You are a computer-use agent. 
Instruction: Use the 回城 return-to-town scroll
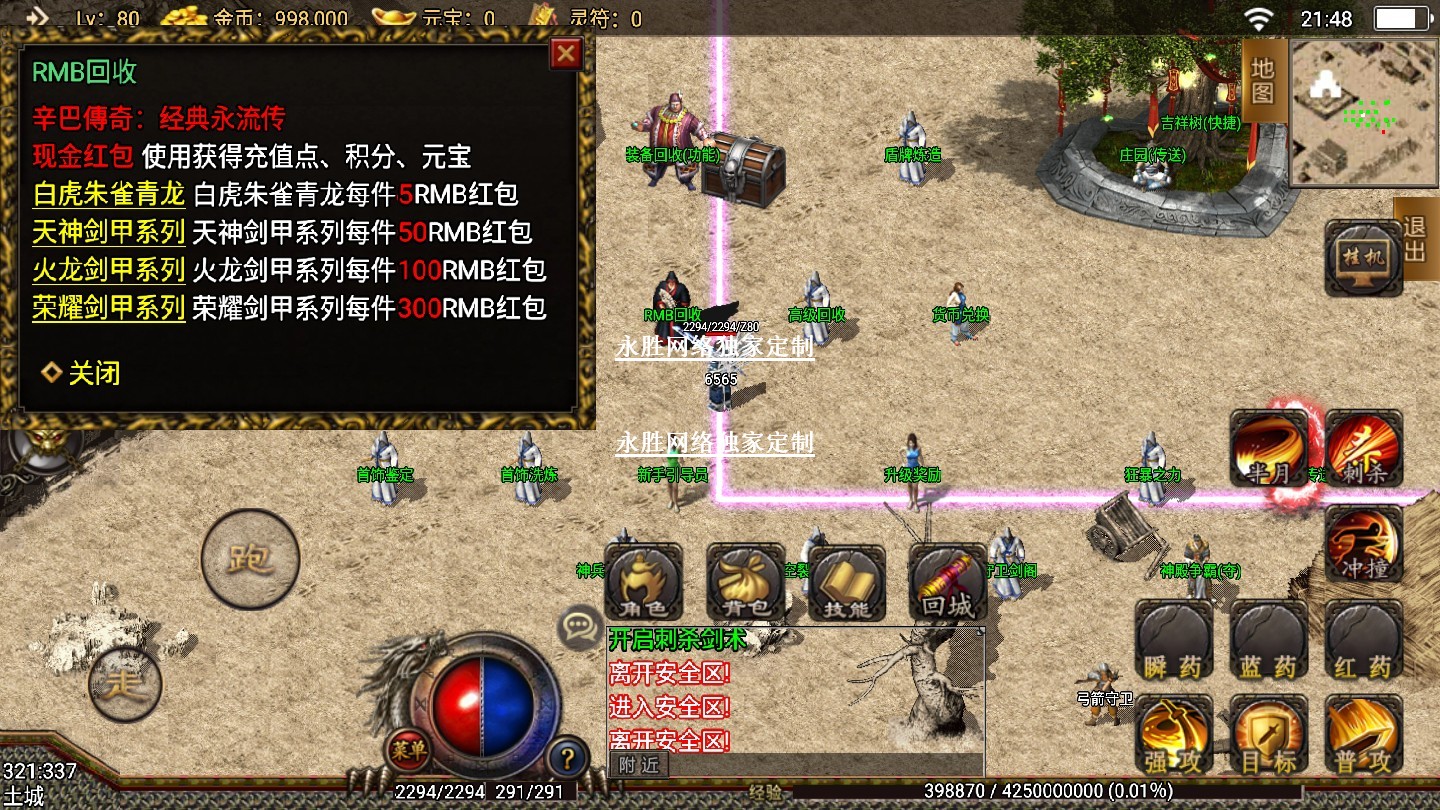(x=948, y=583)
